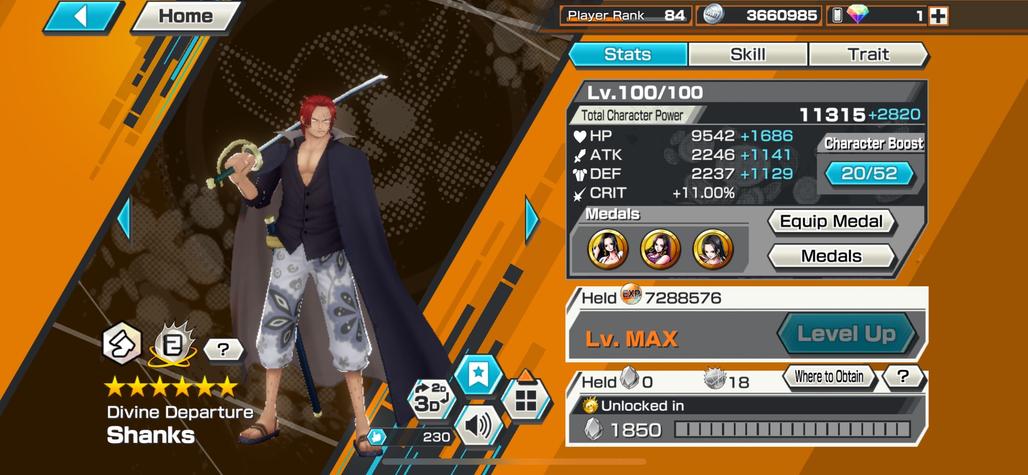Image resolution: width=1028 pixels, height=475 pixels.
Task: View the next character
Action: (532, 219)
